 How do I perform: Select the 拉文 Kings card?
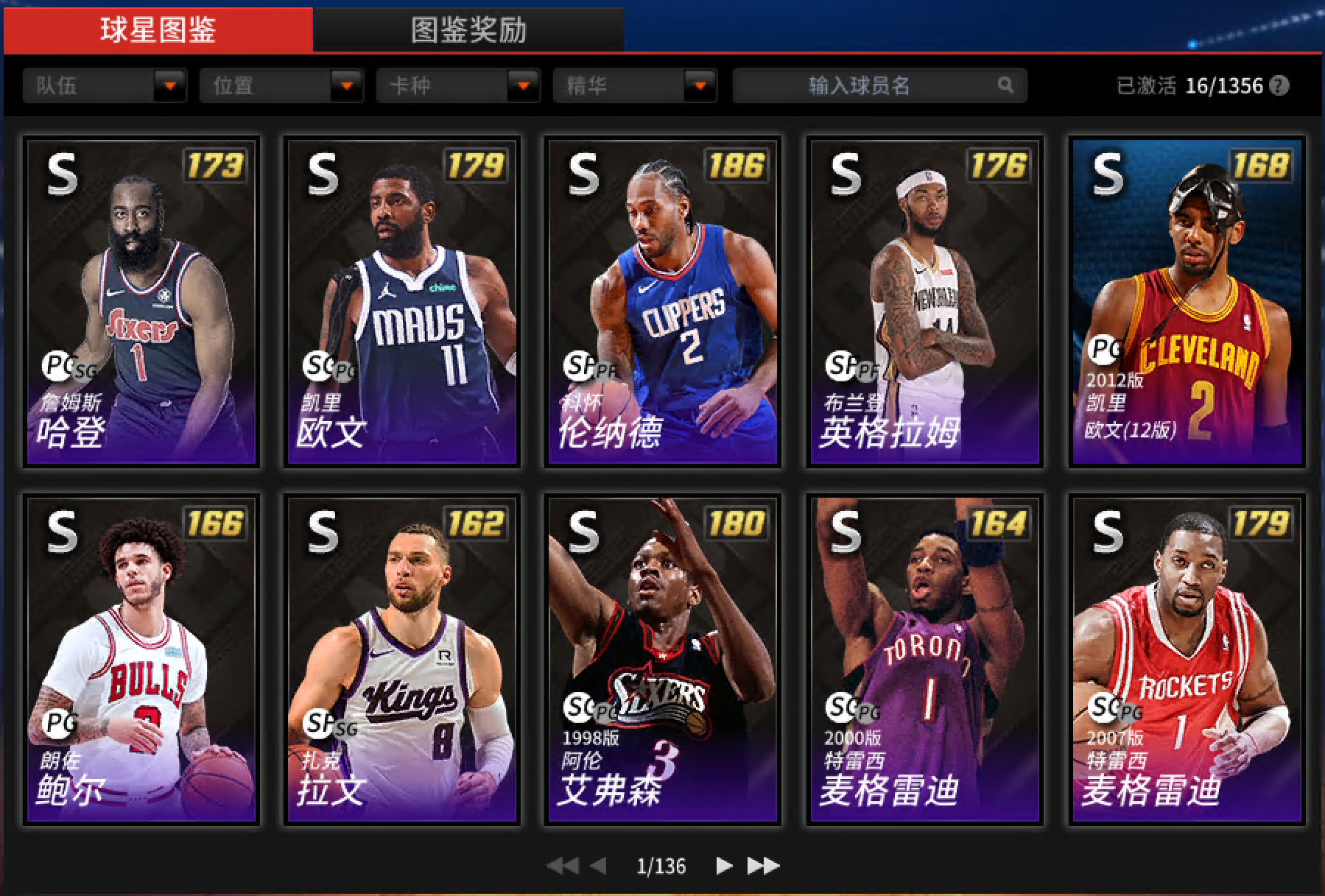[402, 660]
